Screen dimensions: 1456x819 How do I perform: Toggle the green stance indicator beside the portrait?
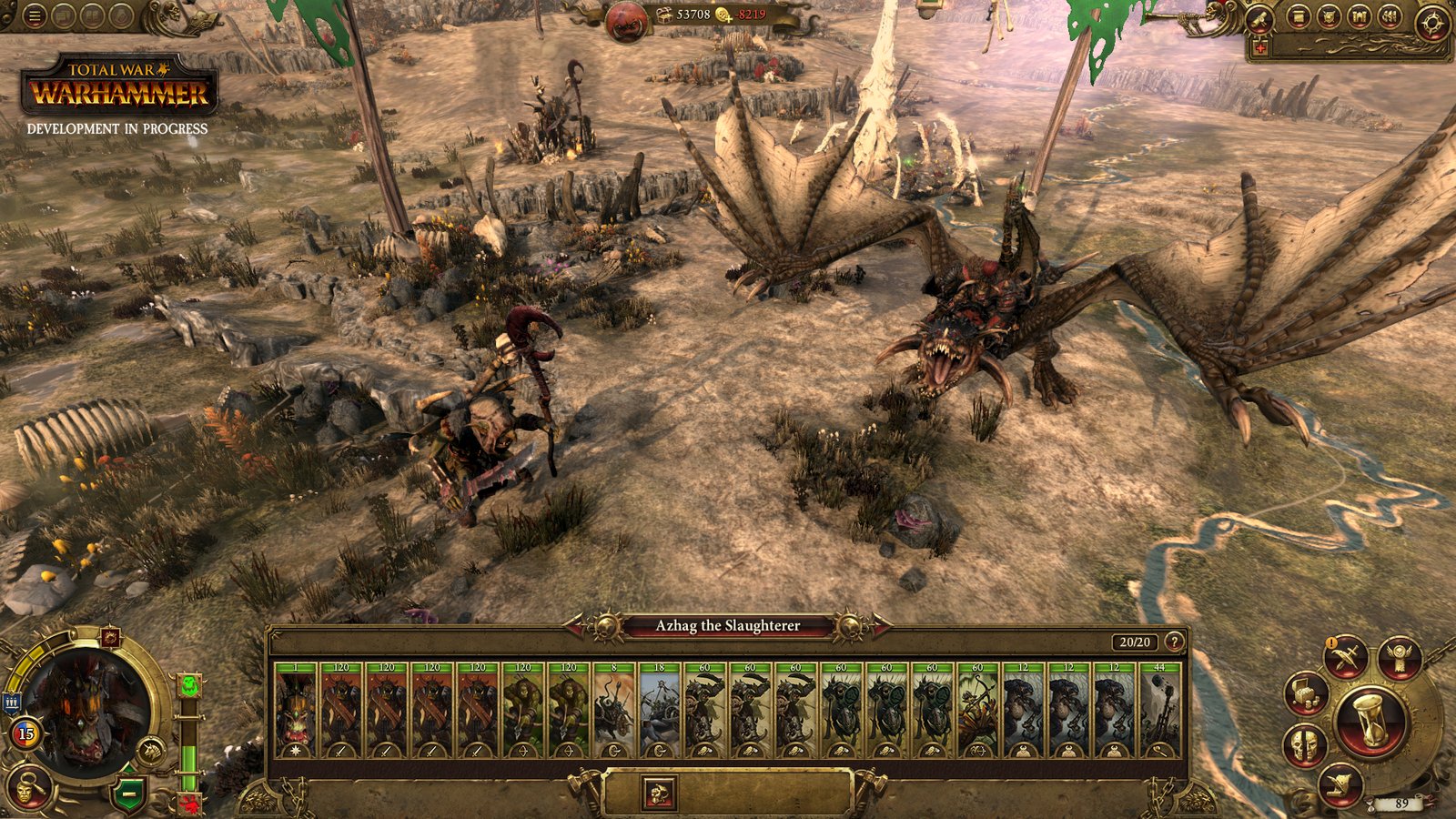click(x=189, y=684)
